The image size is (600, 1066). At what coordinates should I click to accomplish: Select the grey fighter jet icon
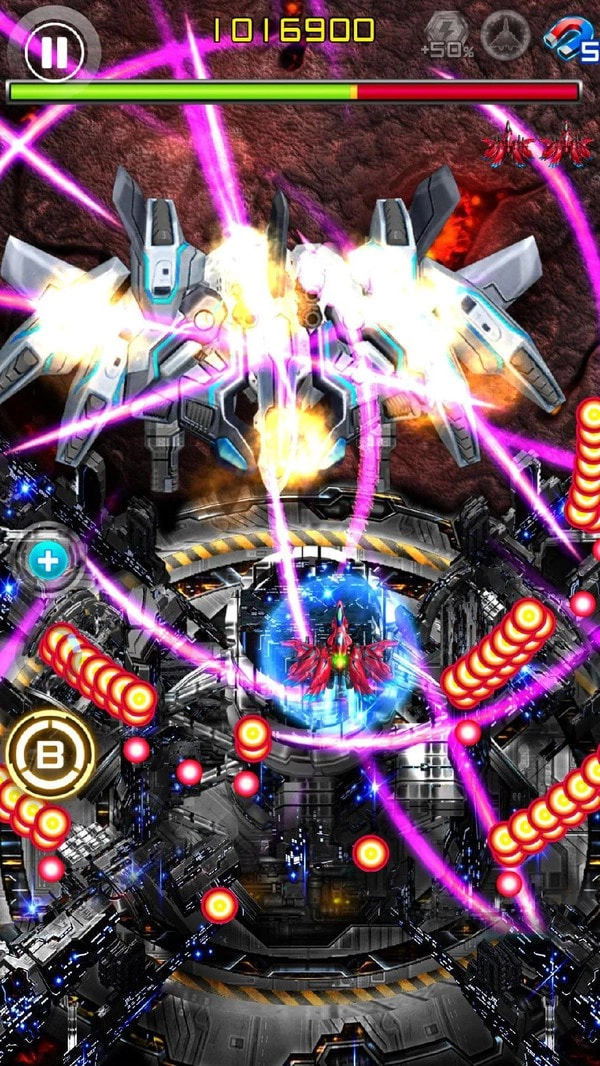click(x=505, y=37)
